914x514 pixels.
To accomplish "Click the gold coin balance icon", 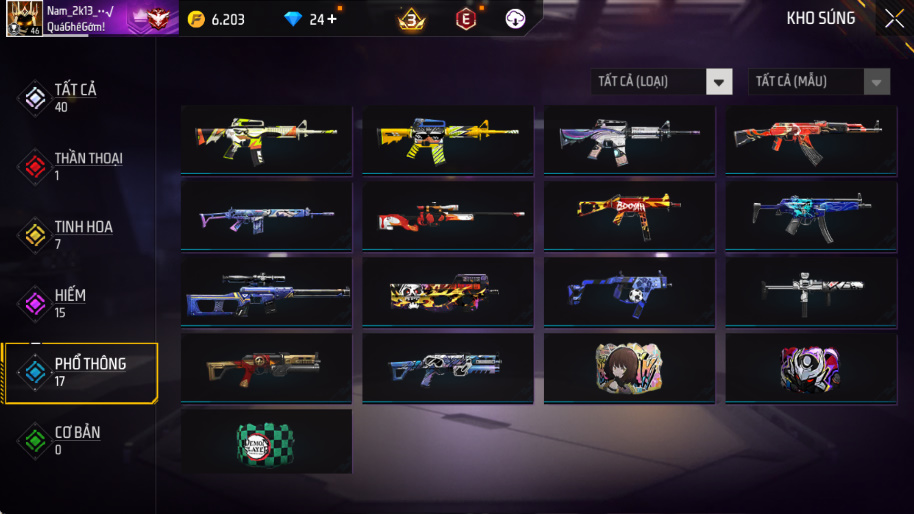I will click(196, 19).
